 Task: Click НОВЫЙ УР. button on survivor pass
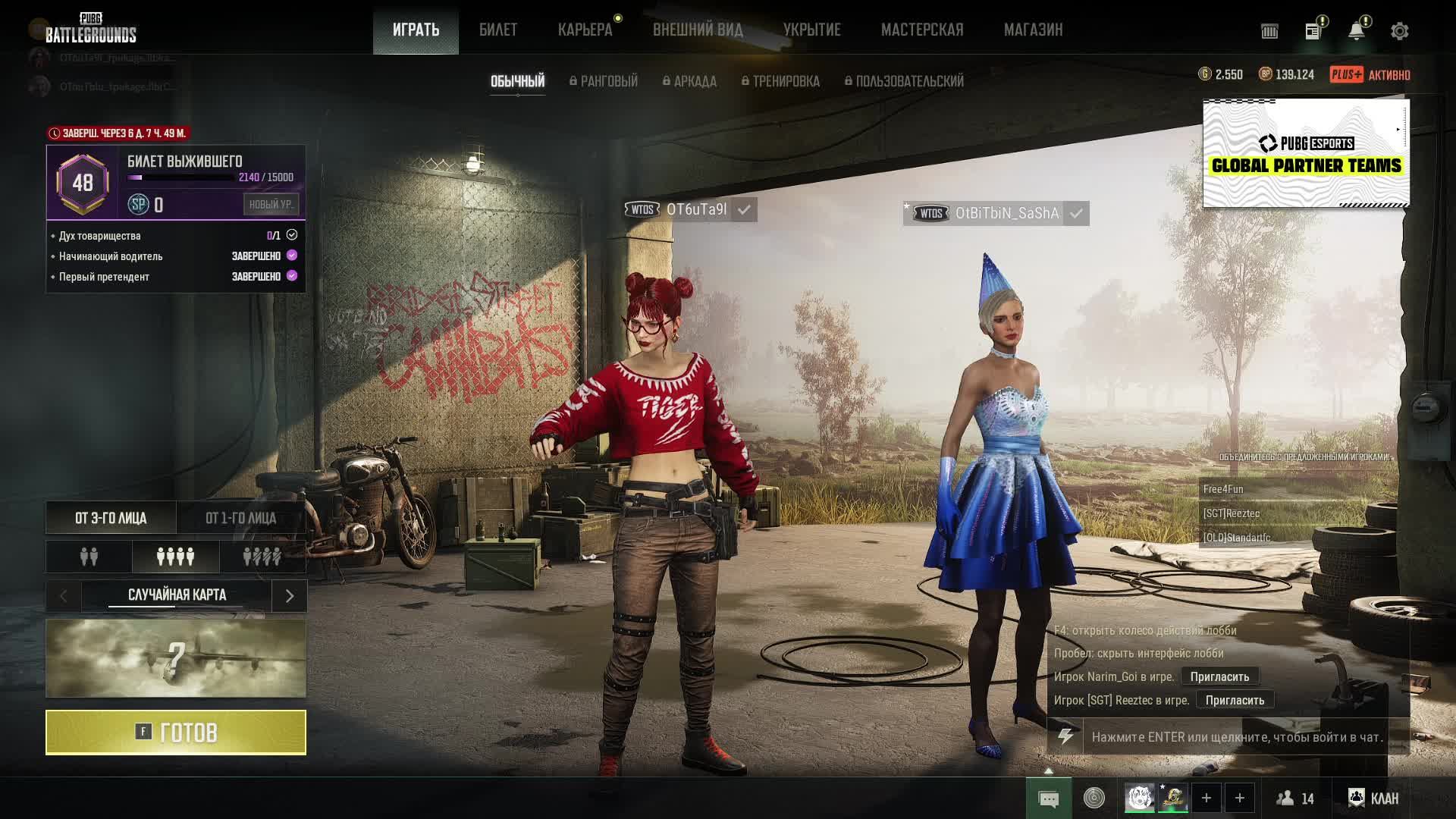pos(271,204)
